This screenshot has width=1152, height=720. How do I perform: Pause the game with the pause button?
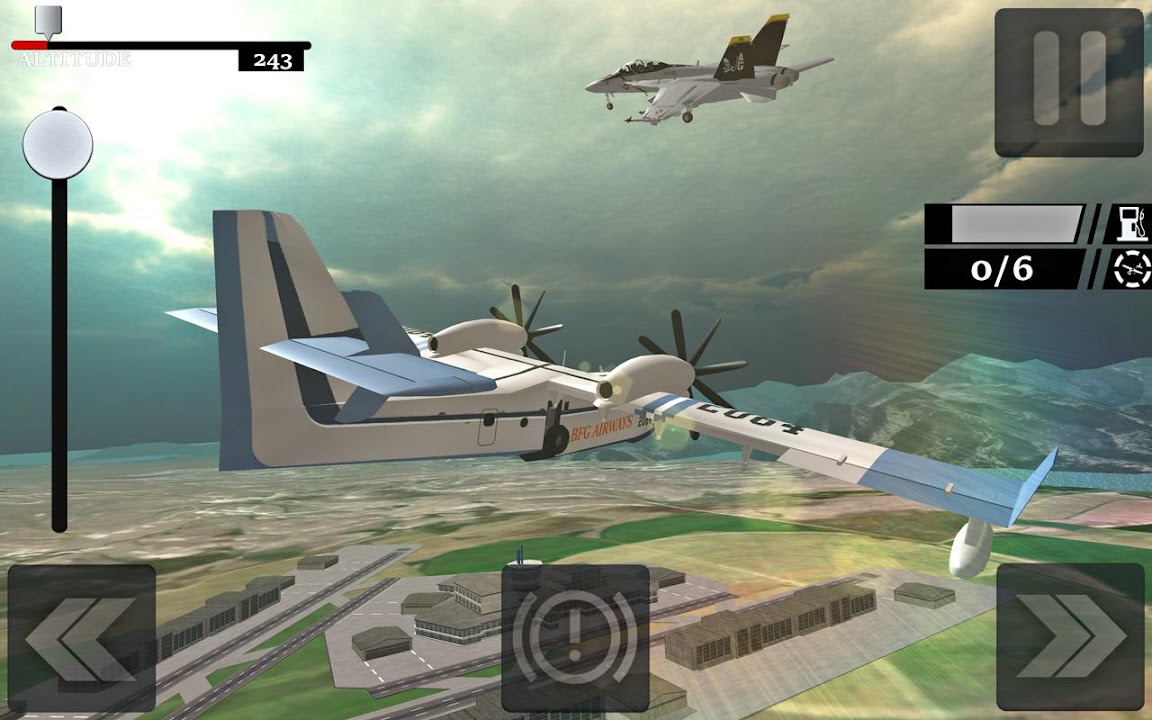click(x=1069, y=82)
